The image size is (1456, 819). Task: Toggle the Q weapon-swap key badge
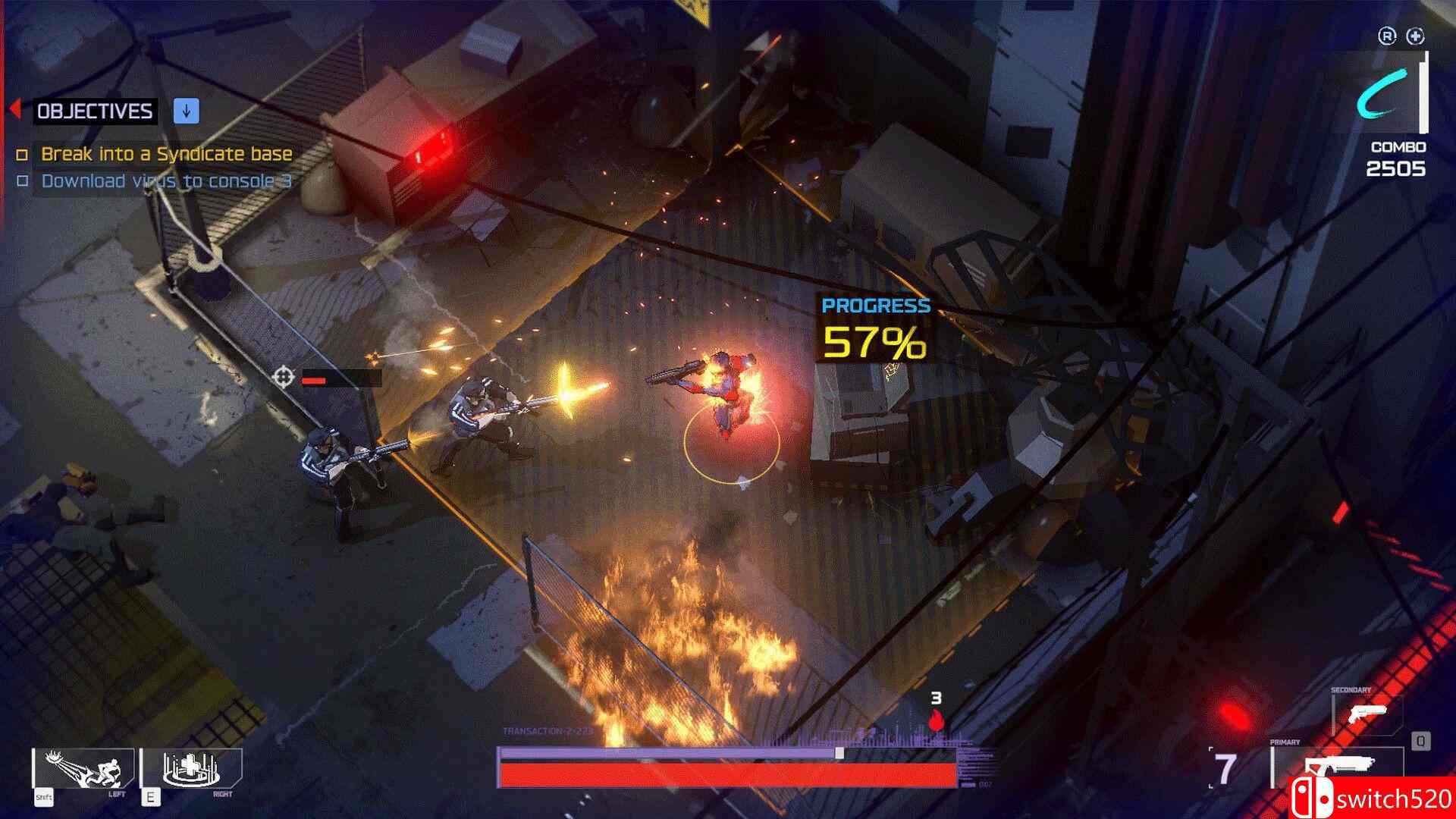point(1421,741)
